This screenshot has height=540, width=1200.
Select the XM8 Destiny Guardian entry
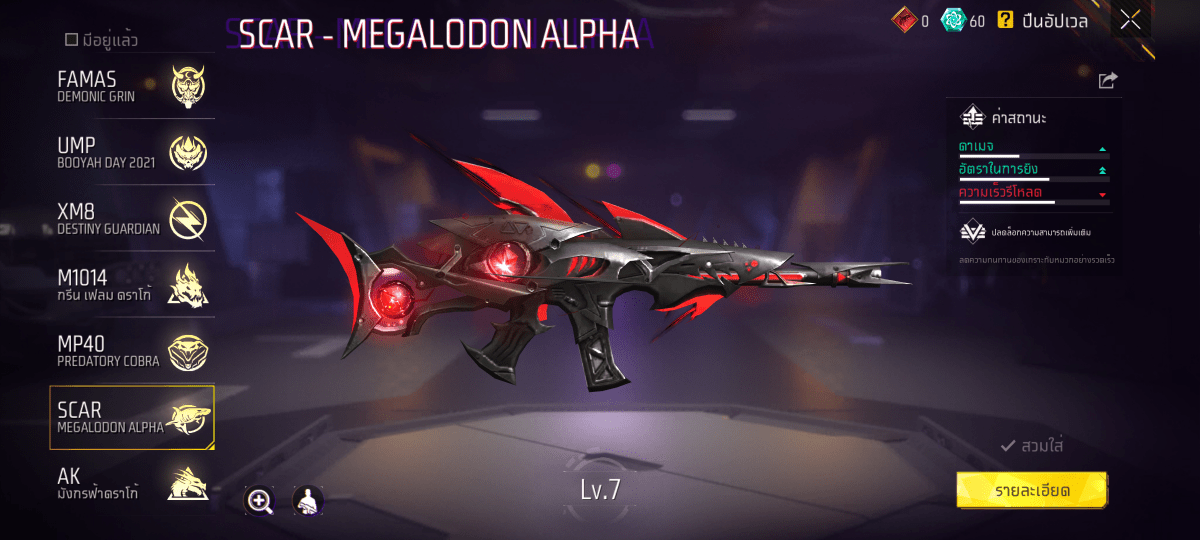(x=132, y=219)
